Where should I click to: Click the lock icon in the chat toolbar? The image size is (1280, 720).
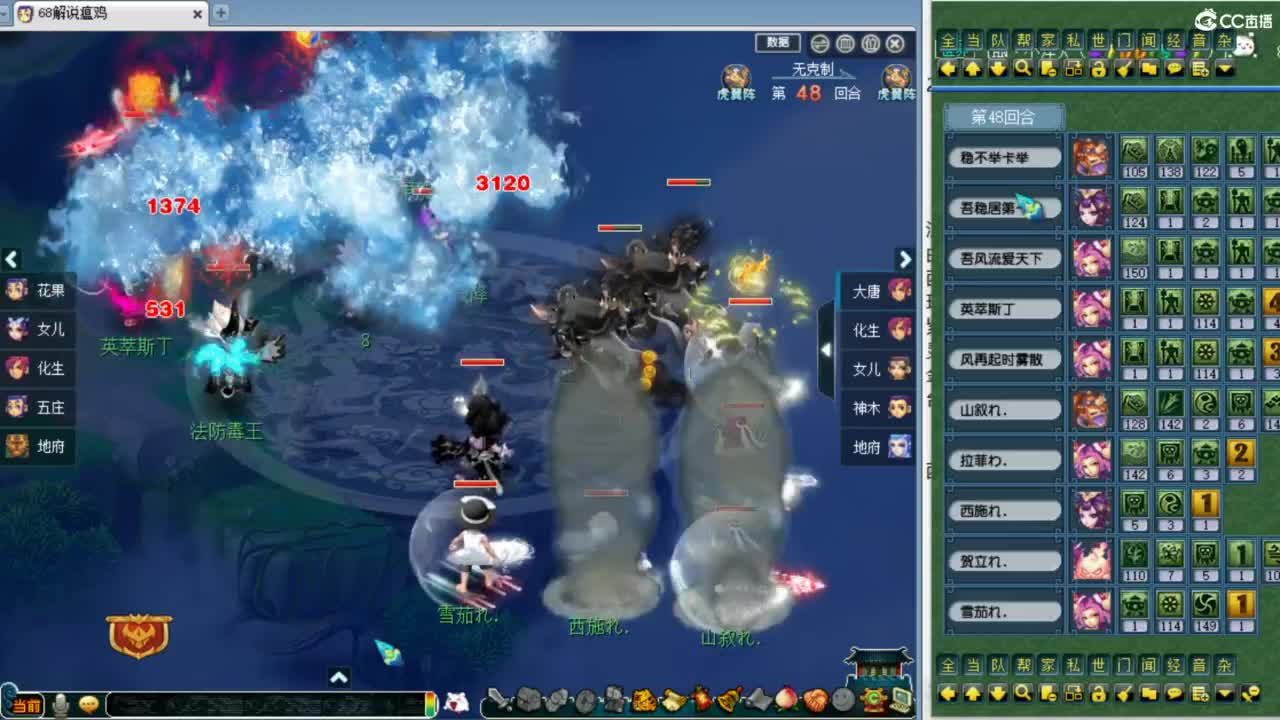1097,69
